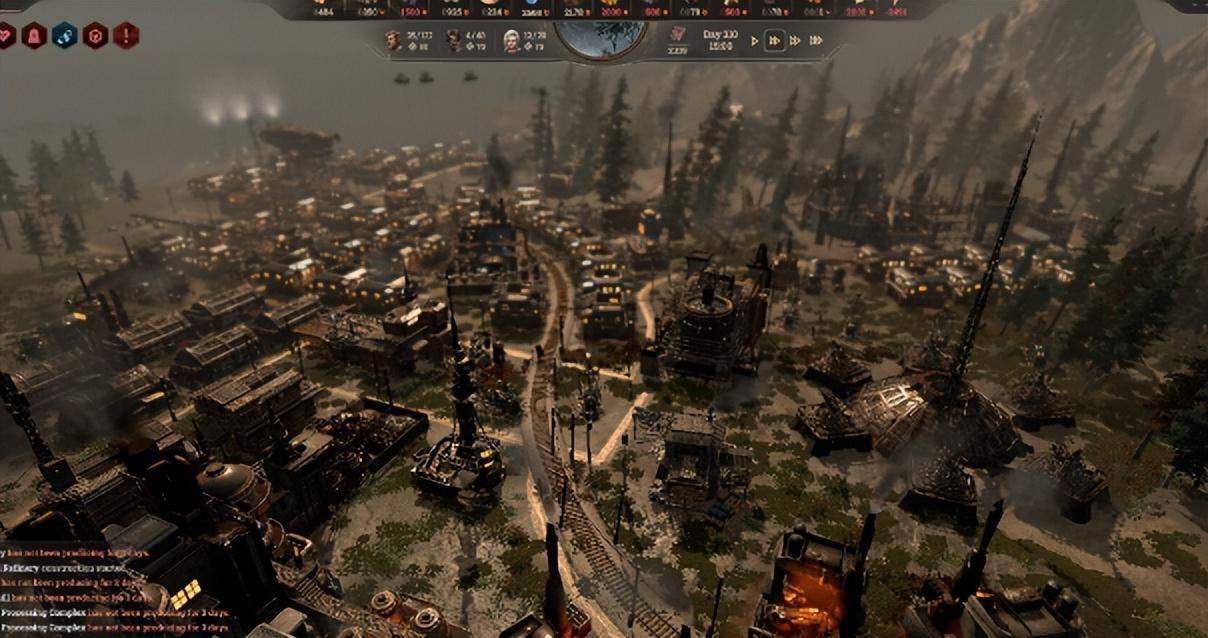Click the highlighted fast-forward speed button
This screenshot has width=1208, height=638.
[x=773, y=40]
